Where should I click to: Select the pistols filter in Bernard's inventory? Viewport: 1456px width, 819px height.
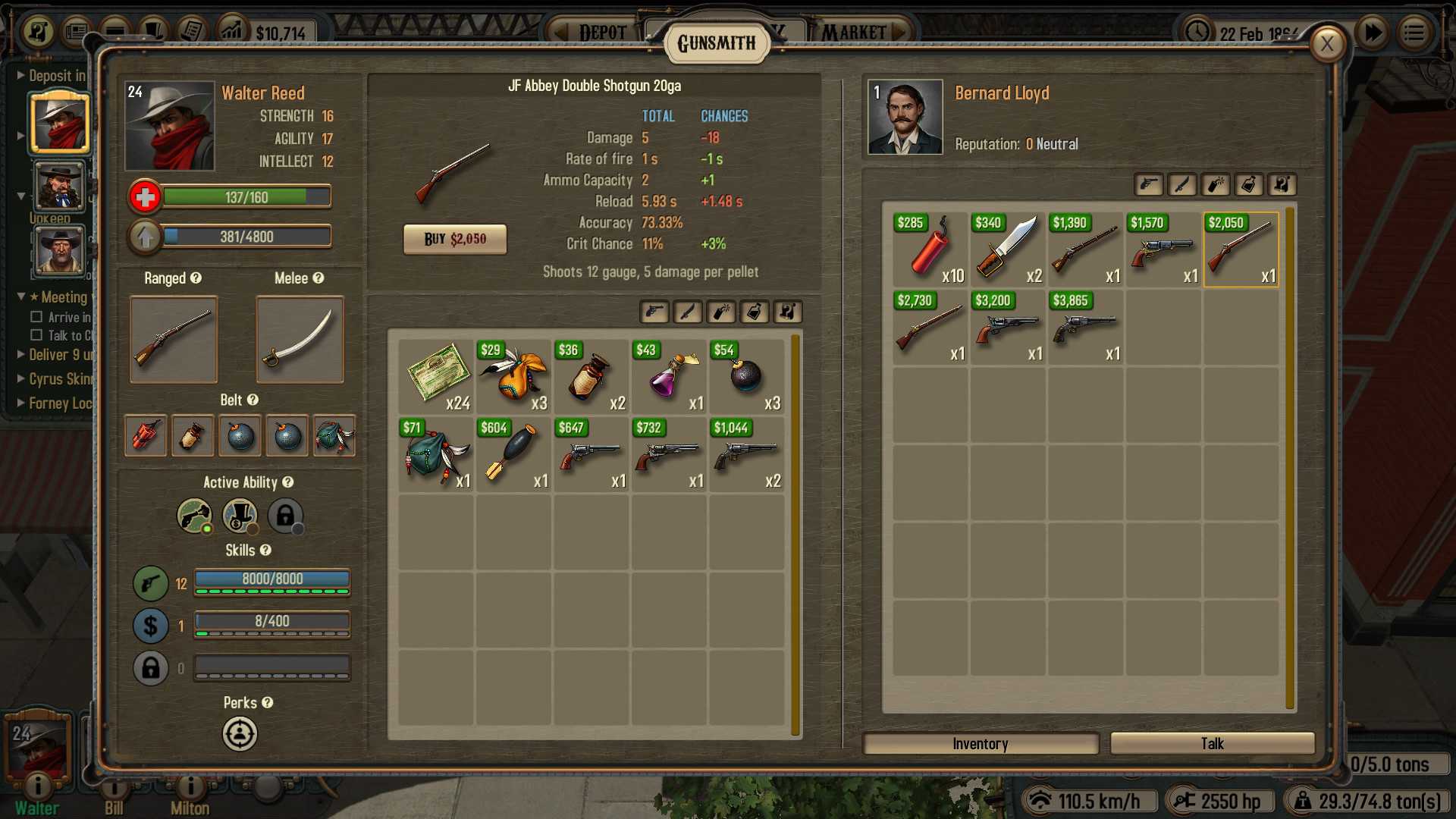1149,185
